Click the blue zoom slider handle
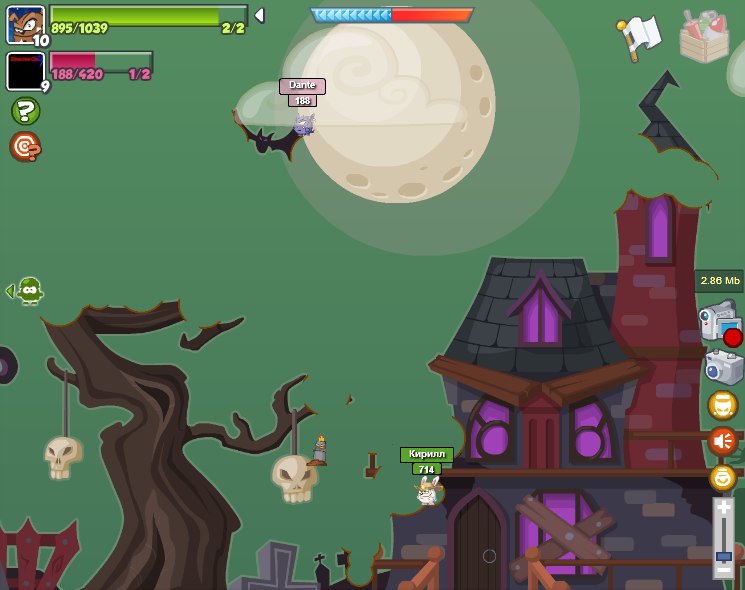Viewport: 745px width, 590px height. click(723, 555)
